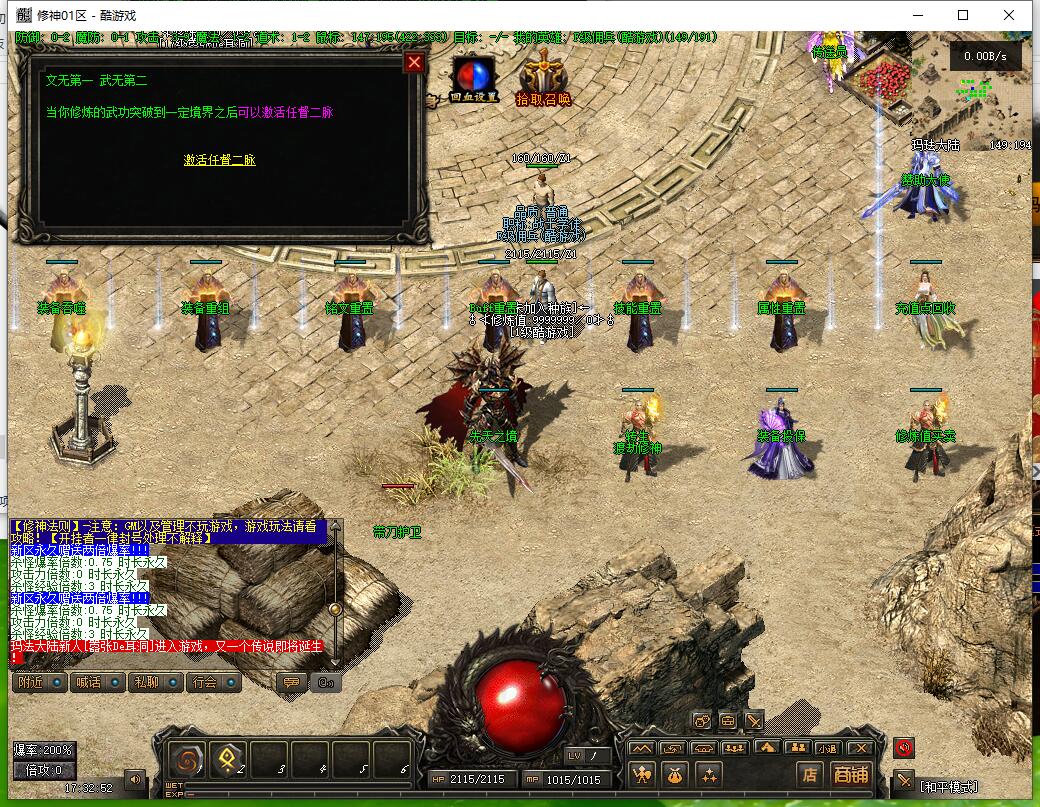Open the character panel warrior icon
Screen dimensions: 1040x807
642,774
